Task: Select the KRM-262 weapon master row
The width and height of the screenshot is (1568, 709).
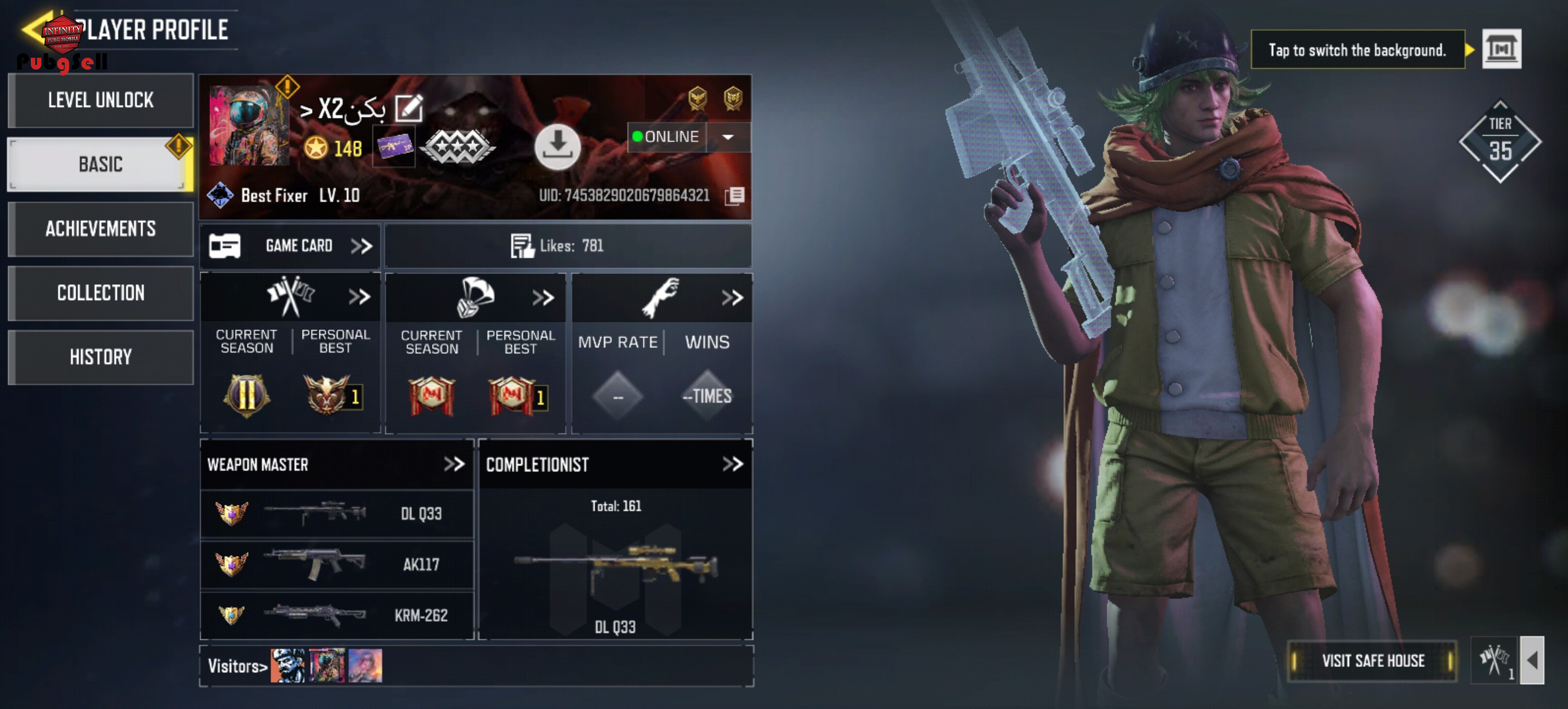Action: (337, 615)
